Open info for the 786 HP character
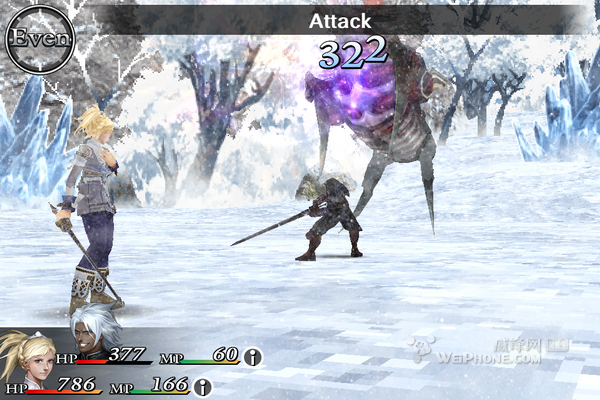 [x=203, y=386]
